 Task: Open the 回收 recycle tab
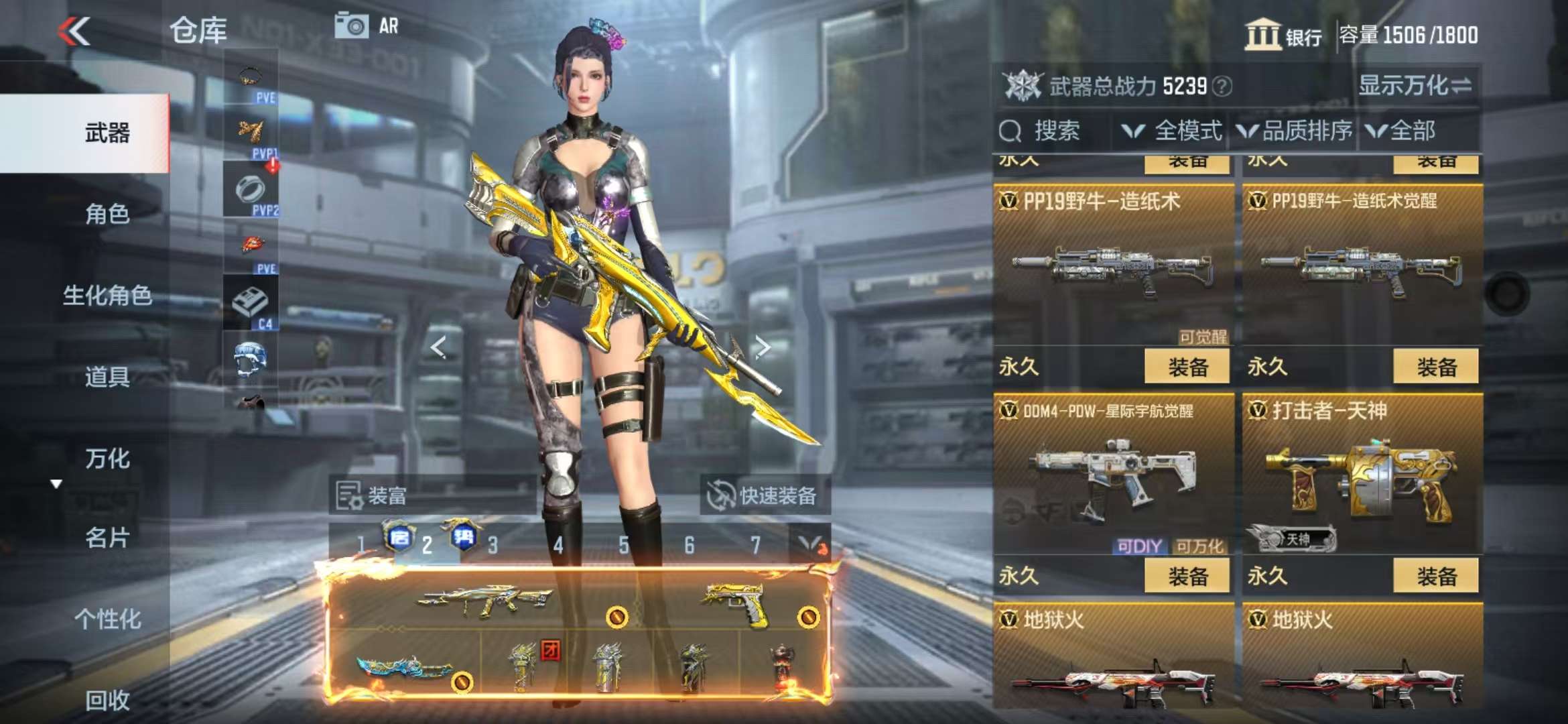point(107,700)
